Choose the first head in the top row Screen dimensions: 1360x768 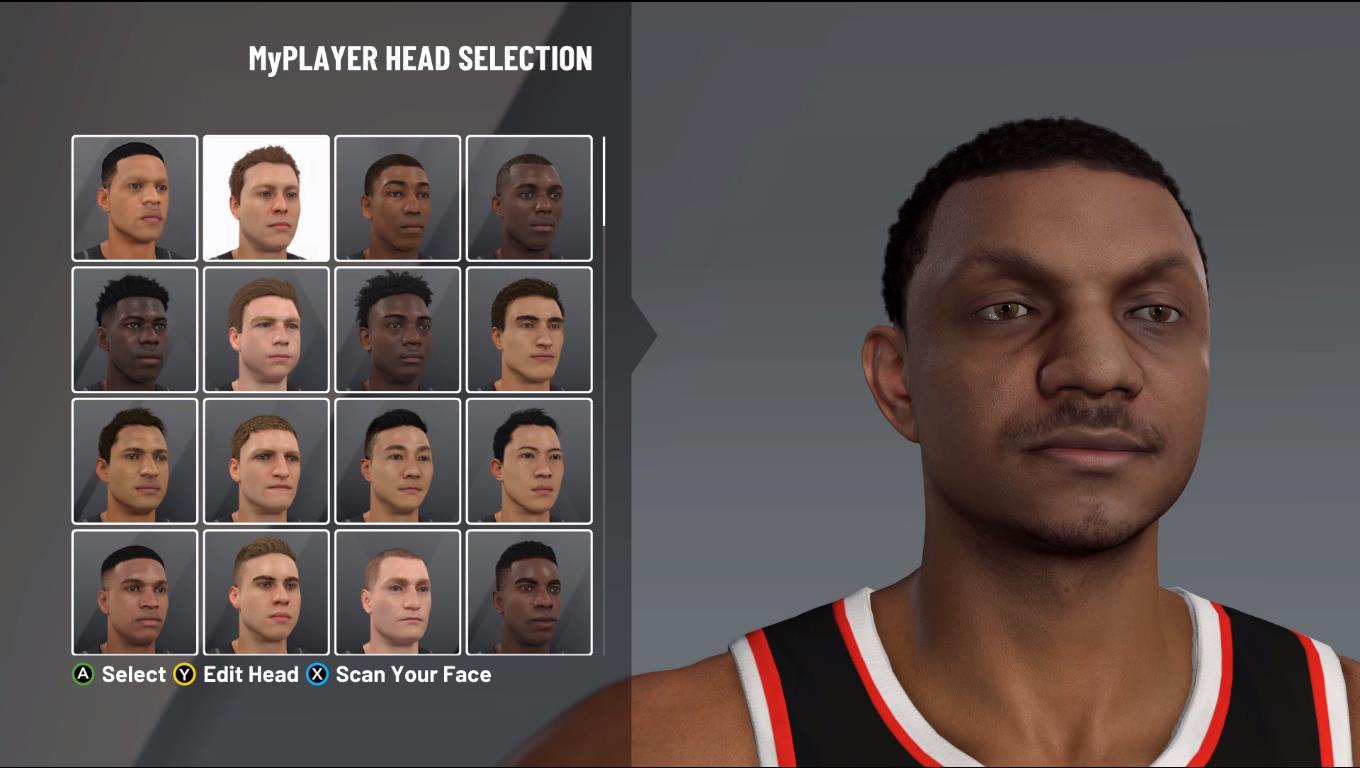[x=133, y=197]
